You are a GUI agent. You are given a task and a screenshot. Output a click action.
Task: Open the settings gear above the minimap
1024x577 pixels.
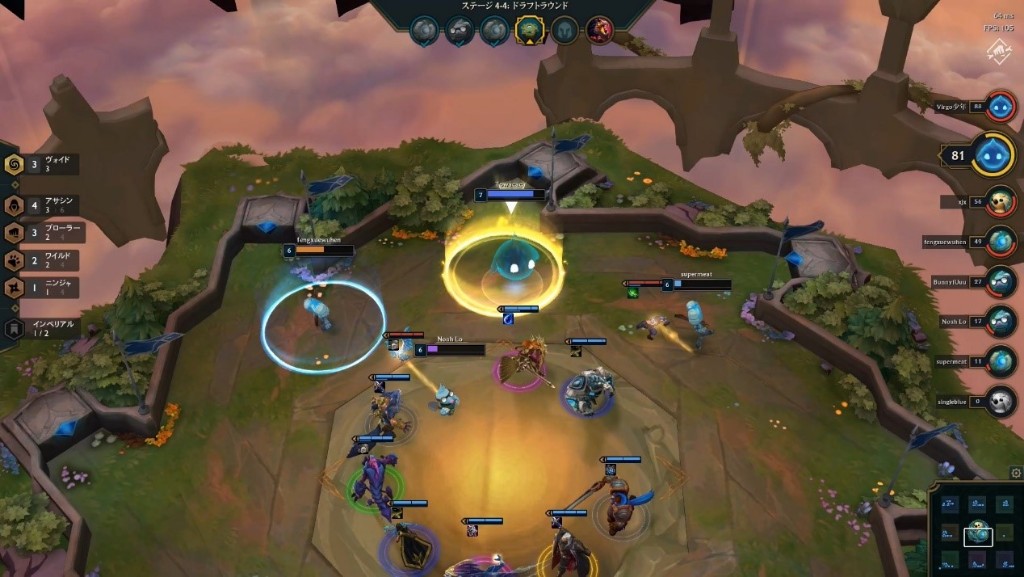[1016, 473]
